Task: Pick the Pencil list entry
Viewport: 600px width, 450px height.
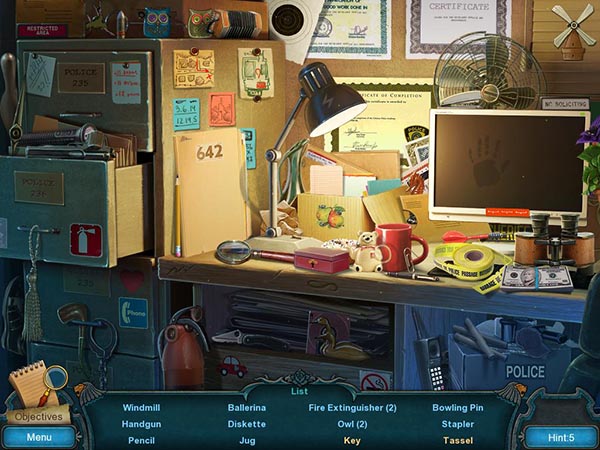Action: point(141,440)
